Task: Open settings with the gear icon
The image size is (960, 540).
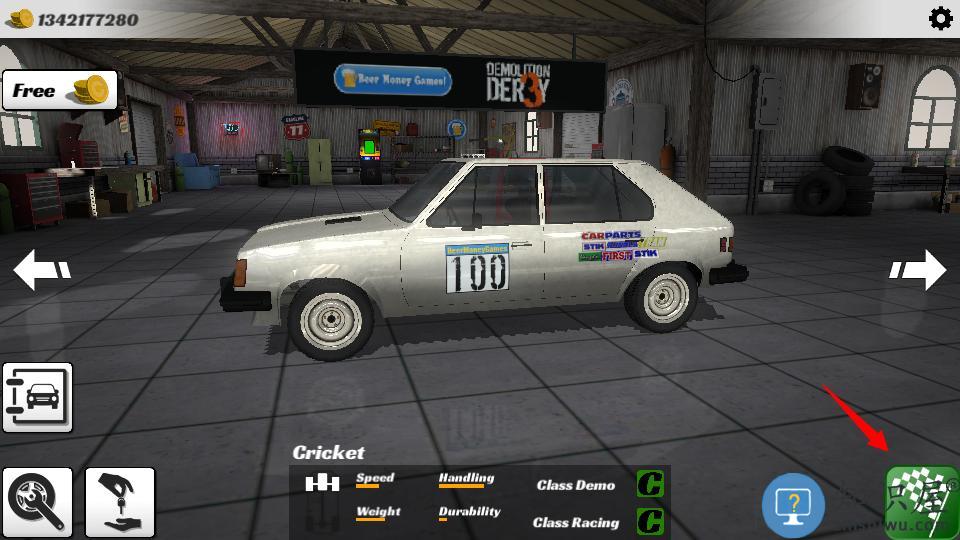Action: click(x=940, y=18)
